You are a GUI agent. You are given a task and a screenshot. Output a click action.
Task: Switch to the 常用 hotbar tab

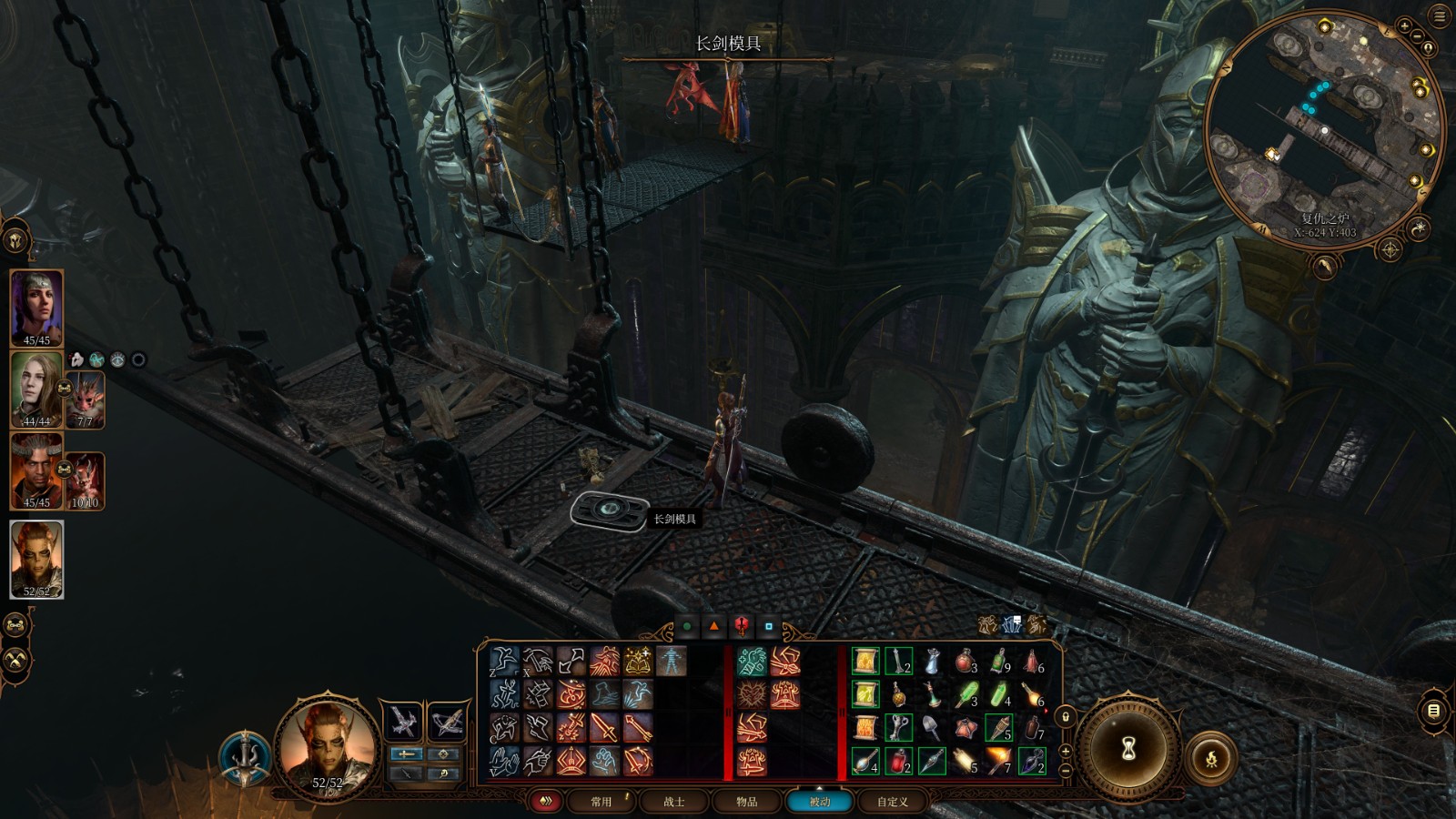pyautogui.click(x=601, y=802)
